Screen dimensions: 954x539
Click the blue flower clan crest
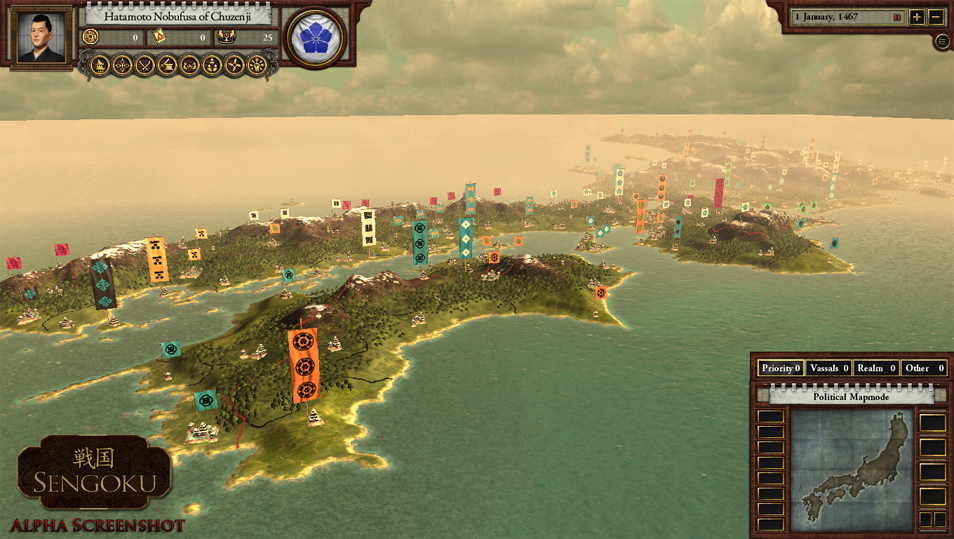315,38
